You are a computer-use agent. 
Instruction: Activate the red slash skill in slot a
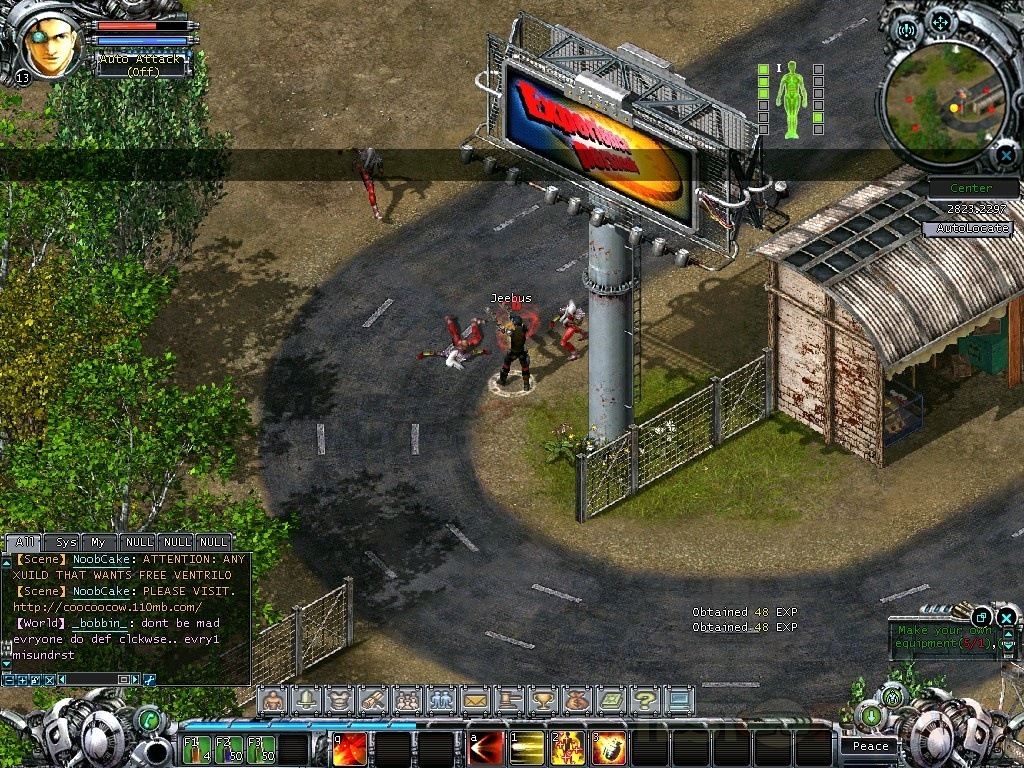click(487, 748)
